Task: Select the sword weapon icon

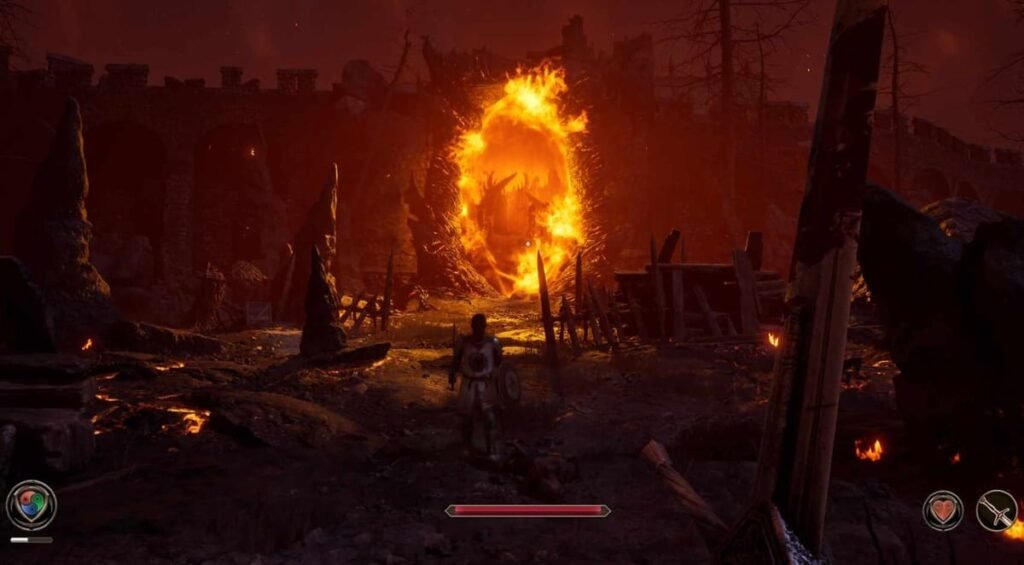Action: (x=996, y=510)
